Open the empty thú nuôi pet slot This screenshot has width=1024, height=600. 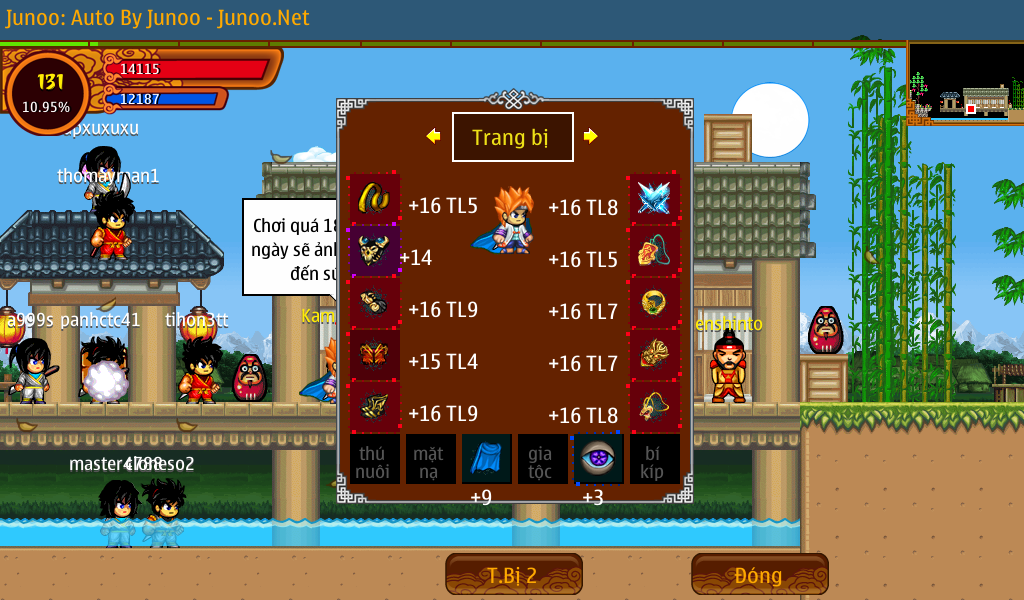click(375, 459)
